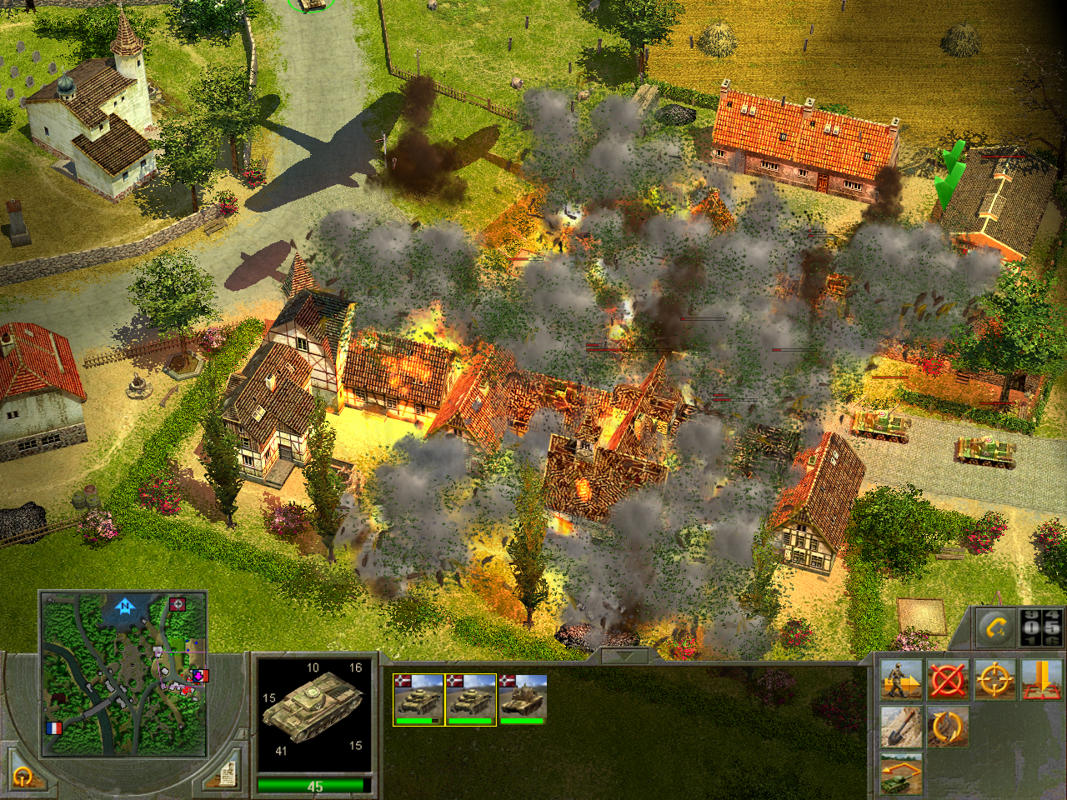Viewport: 1067px width, 800px height.
Task: Choose the stop command red crossed circle
Action: click(x=947, y=680)
